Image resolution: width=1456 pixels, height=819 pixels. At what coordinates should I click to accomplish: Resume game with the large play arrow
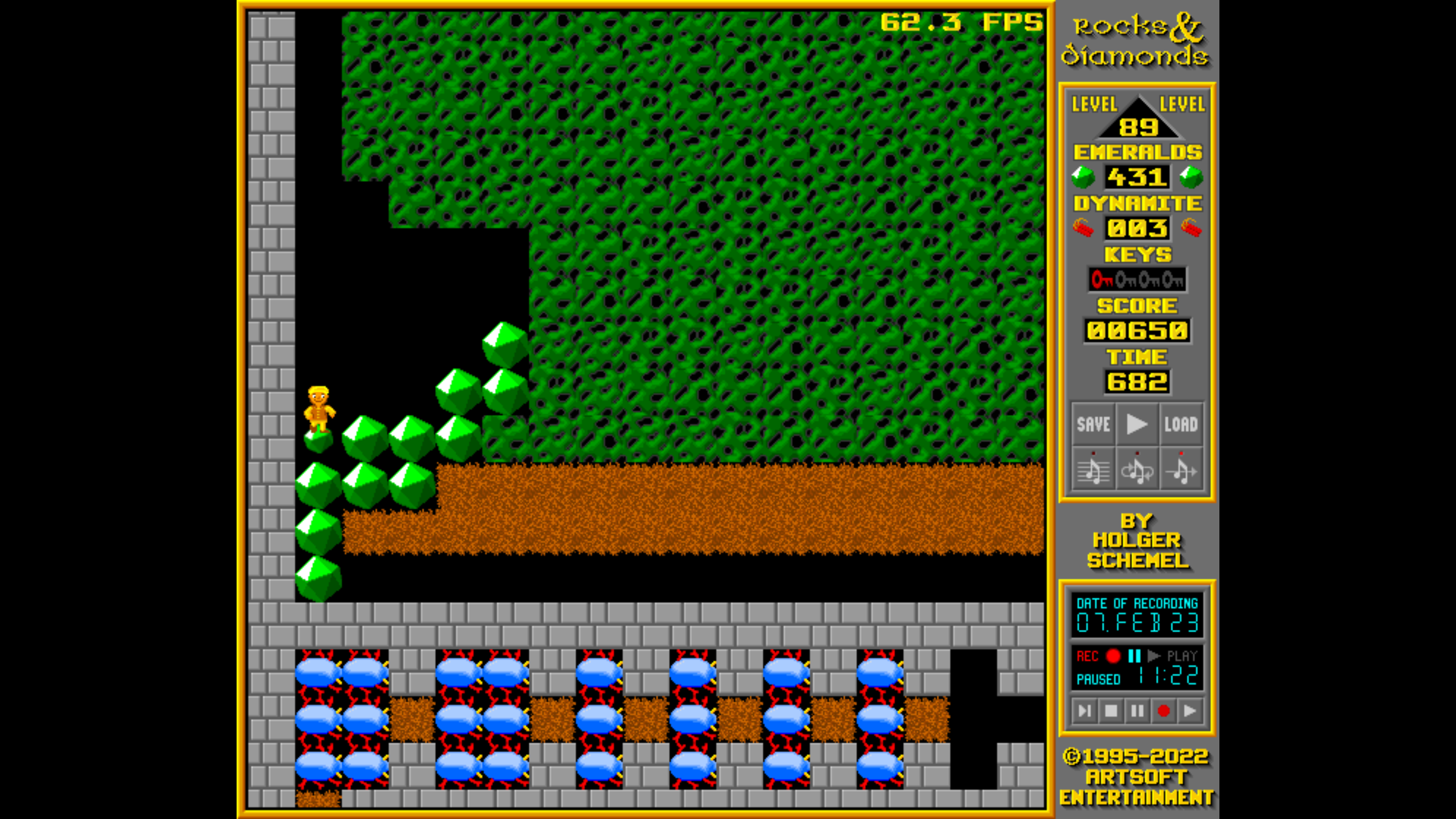(x=1137, y=424)
